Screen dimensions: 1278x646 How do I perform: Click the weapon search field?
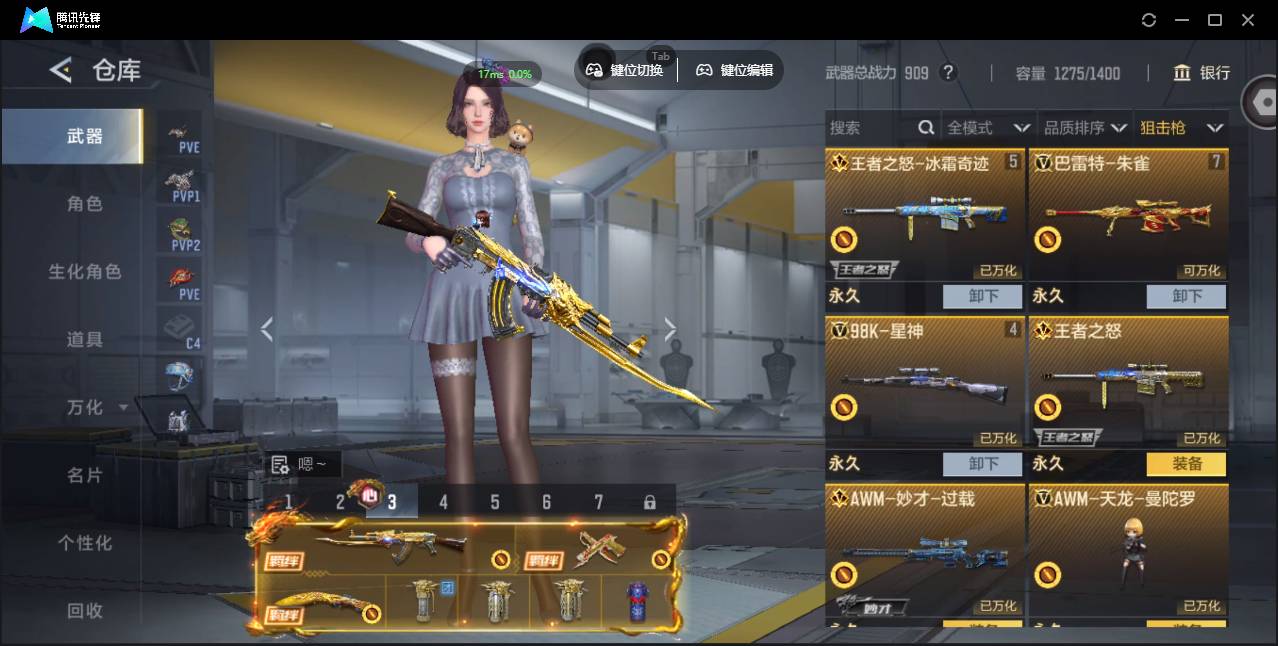click(x=872, y=128)
